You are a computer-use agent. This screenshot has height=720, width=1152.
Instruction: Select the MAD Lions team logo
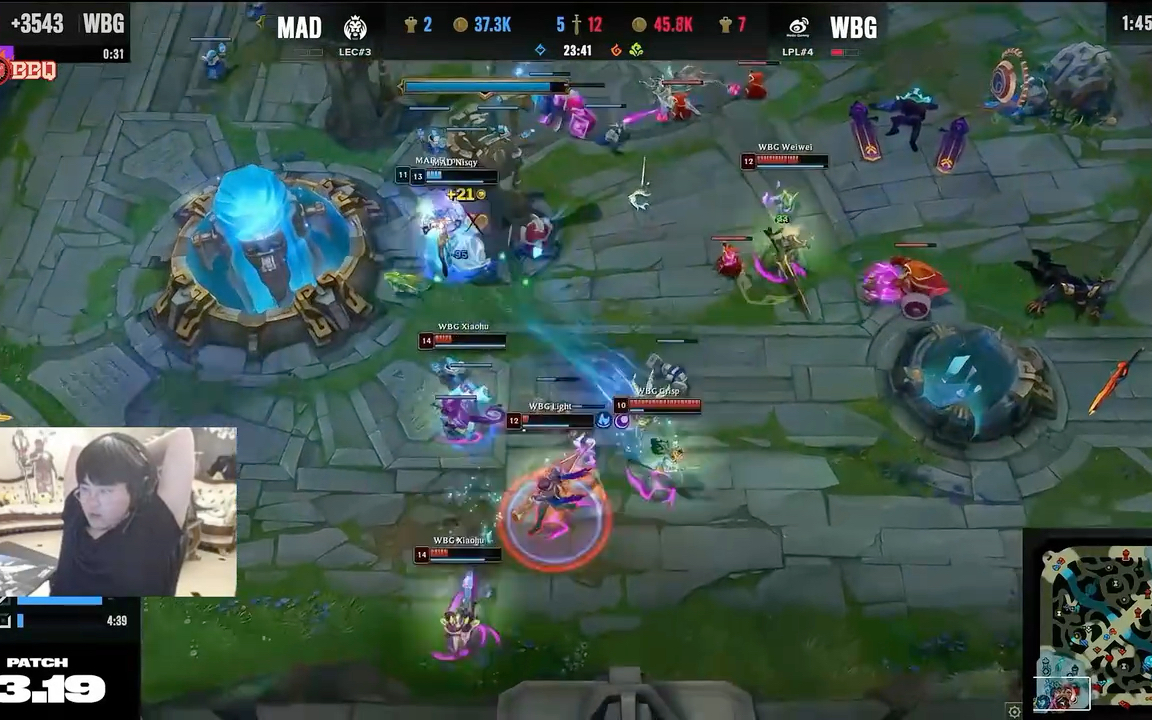[x=355, y=27]
